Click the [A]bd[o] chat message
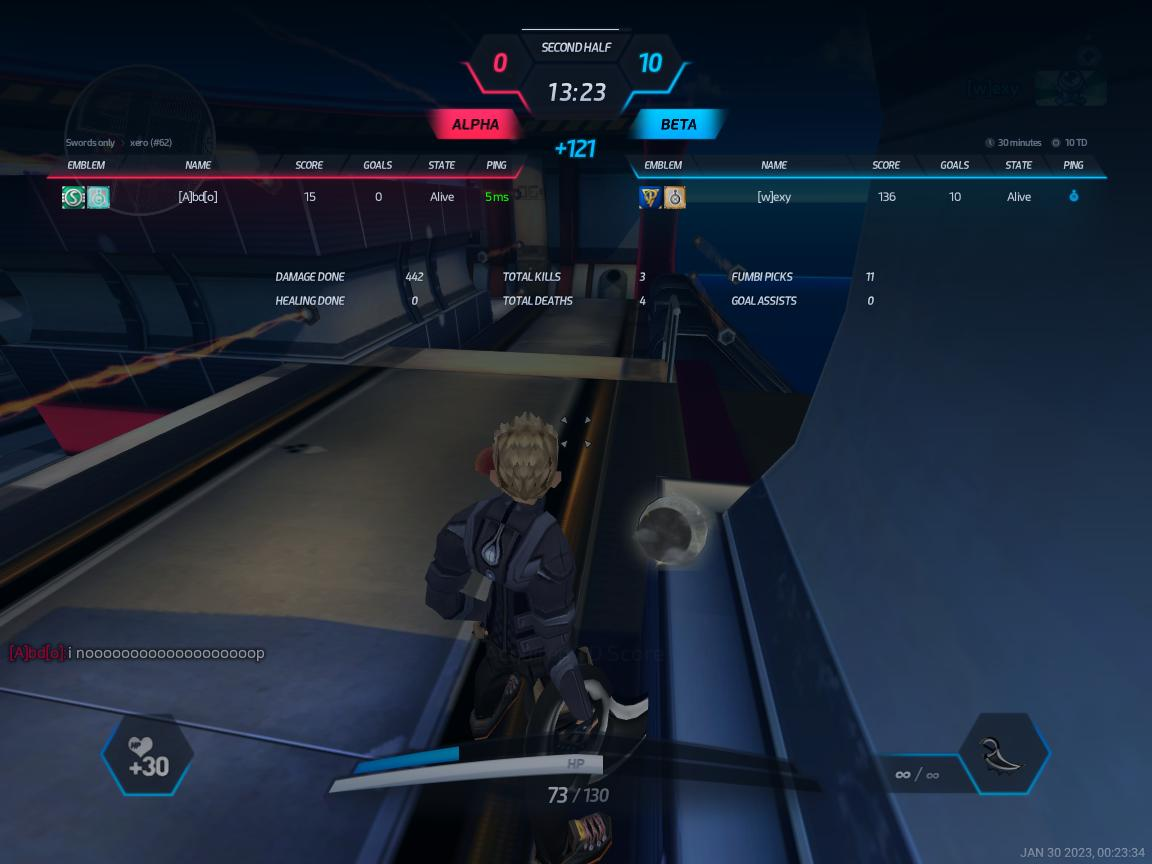This screenshot has width=1152, height=864. coord(137,653)
